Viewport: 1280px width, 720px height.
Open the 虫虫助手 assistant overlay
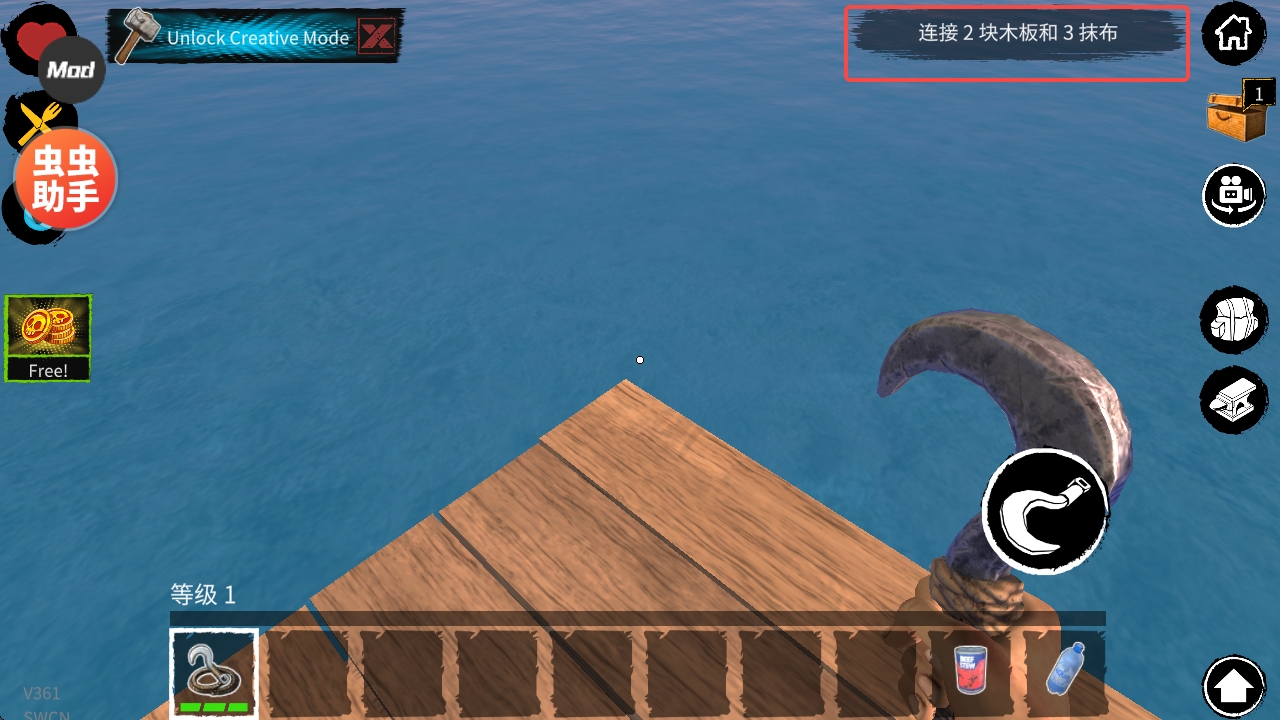tap(65, 180)
